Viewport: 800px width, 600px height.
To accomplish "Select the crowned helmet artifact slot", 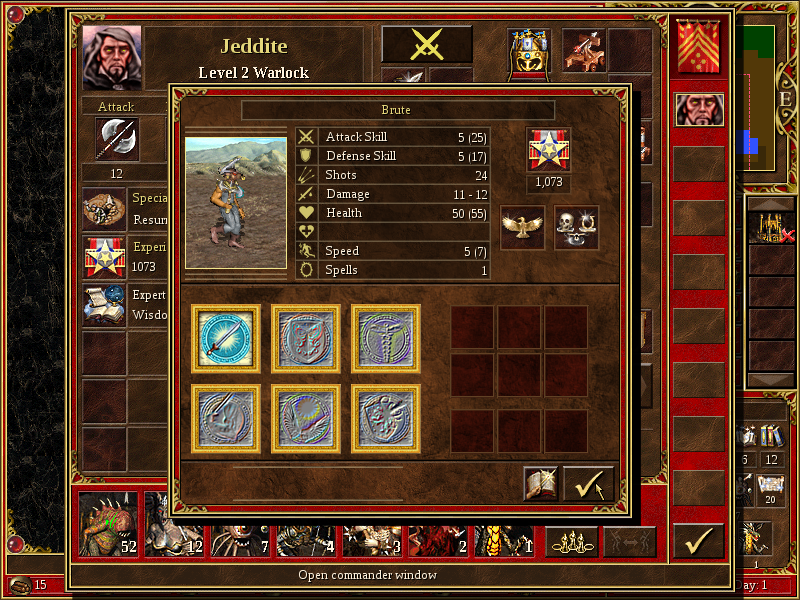I will (x=529, y=54).
